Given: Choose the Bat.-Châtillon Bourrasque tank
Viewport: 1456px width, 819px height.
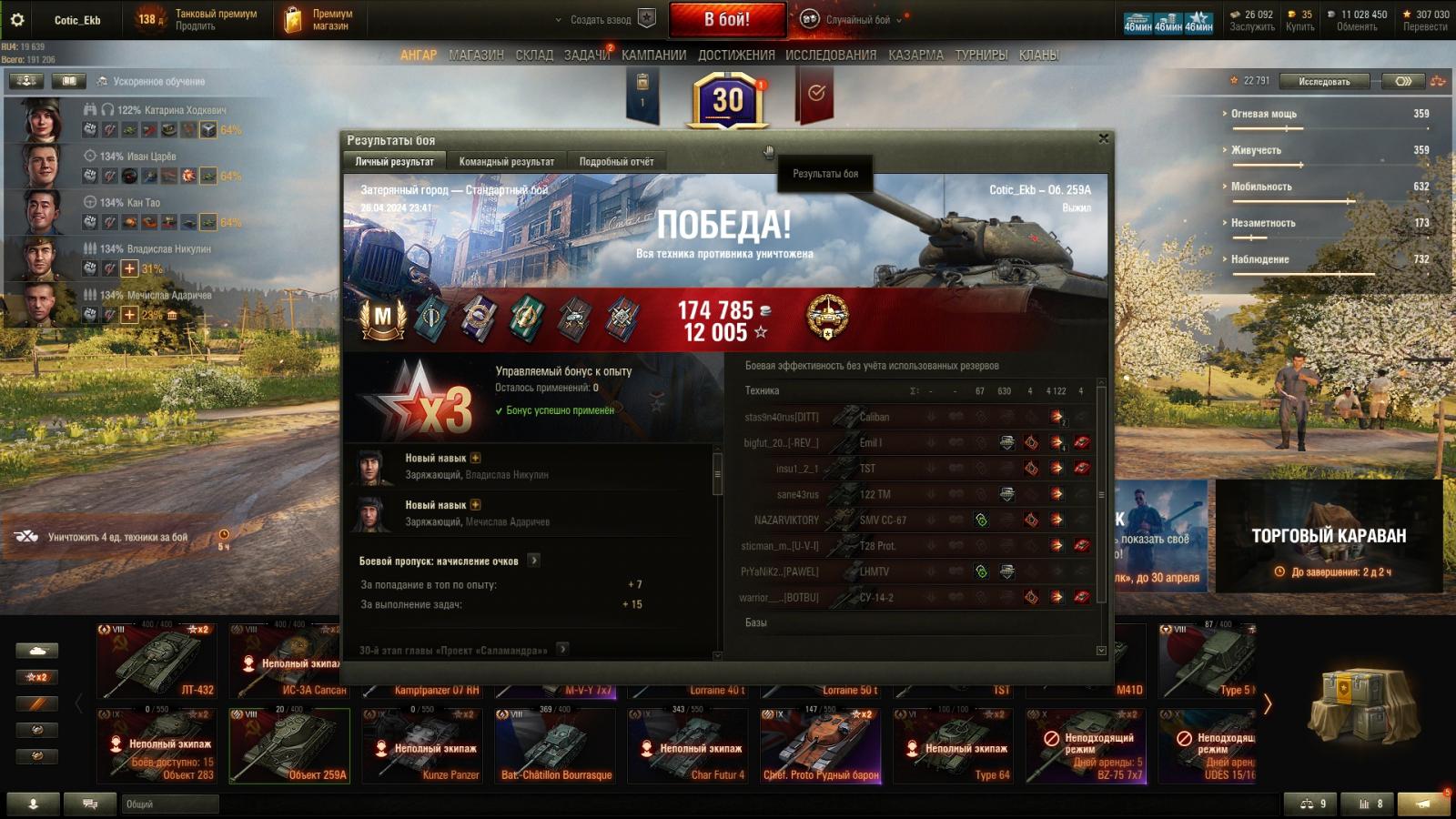Looking at the screenshot, I should click(x=555, y=745).
